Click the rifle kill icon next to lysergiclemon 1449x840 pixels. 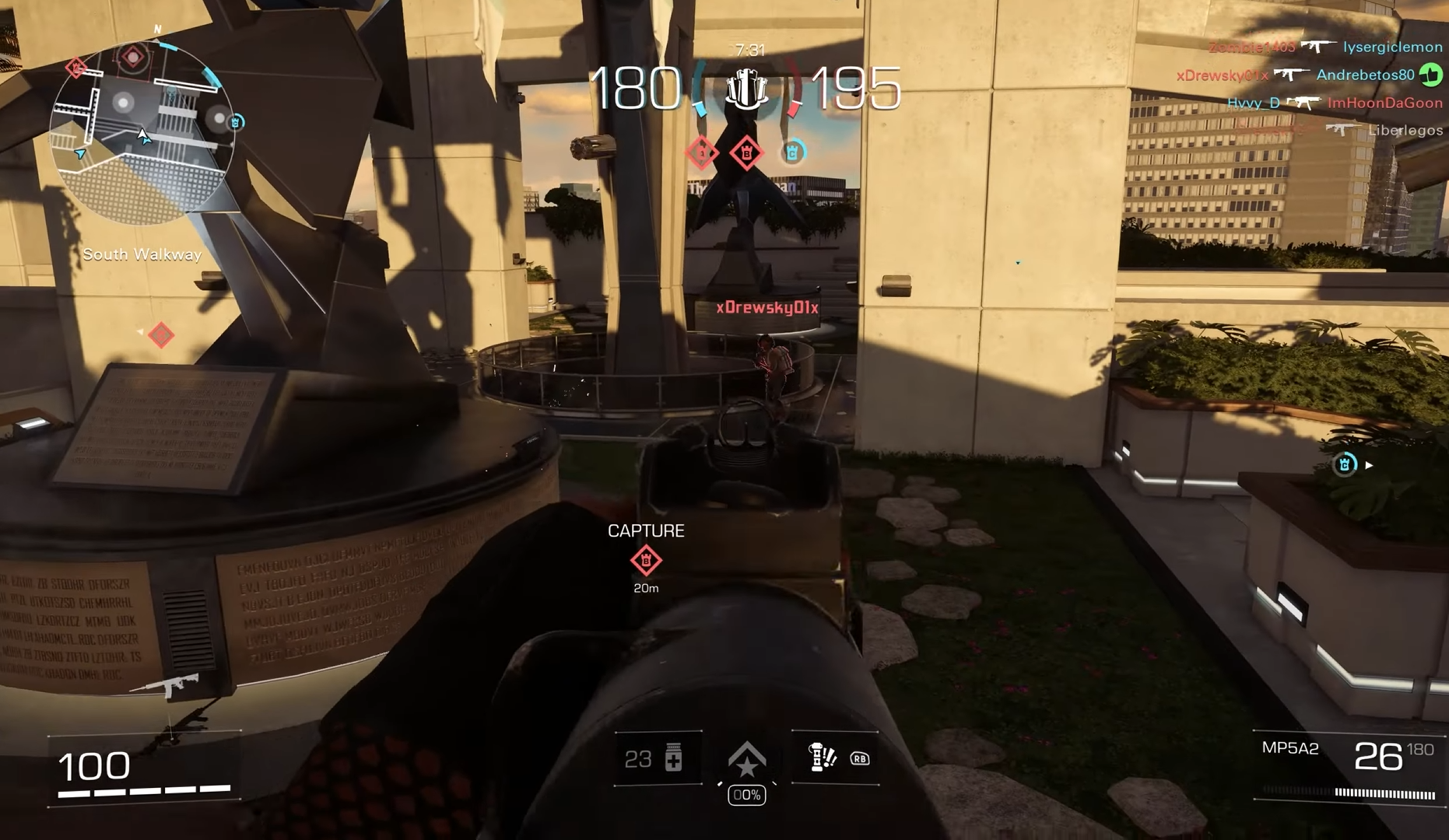tap(1317, 47)
